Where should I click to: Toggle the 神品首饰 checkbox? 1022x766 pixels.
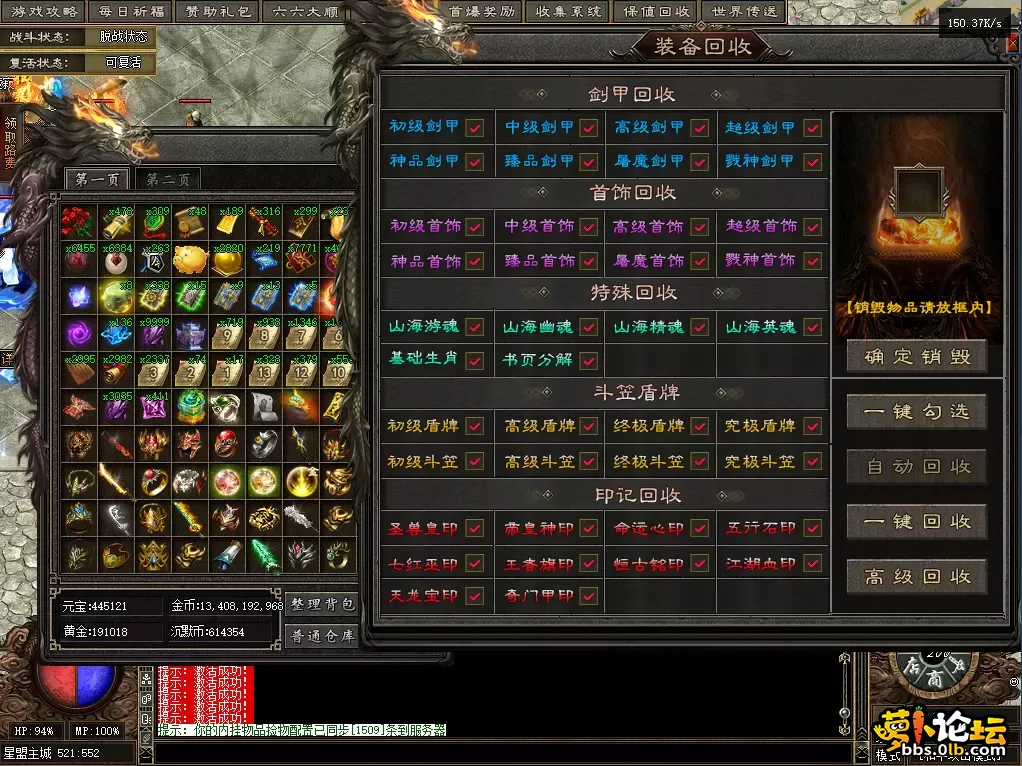[475, 261]
